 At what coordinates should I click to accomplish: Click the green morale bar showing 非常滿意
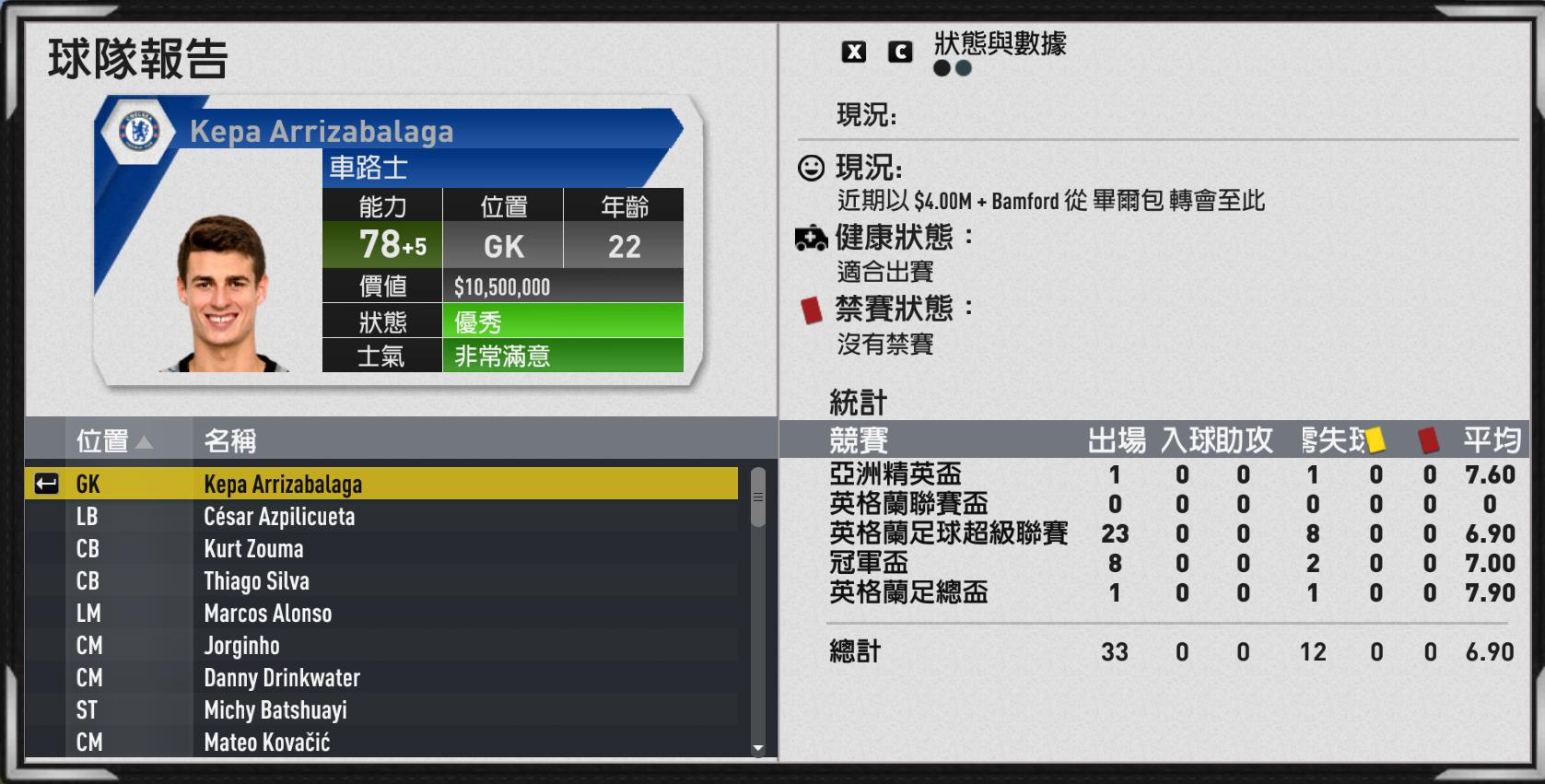(x=562, y=357)
